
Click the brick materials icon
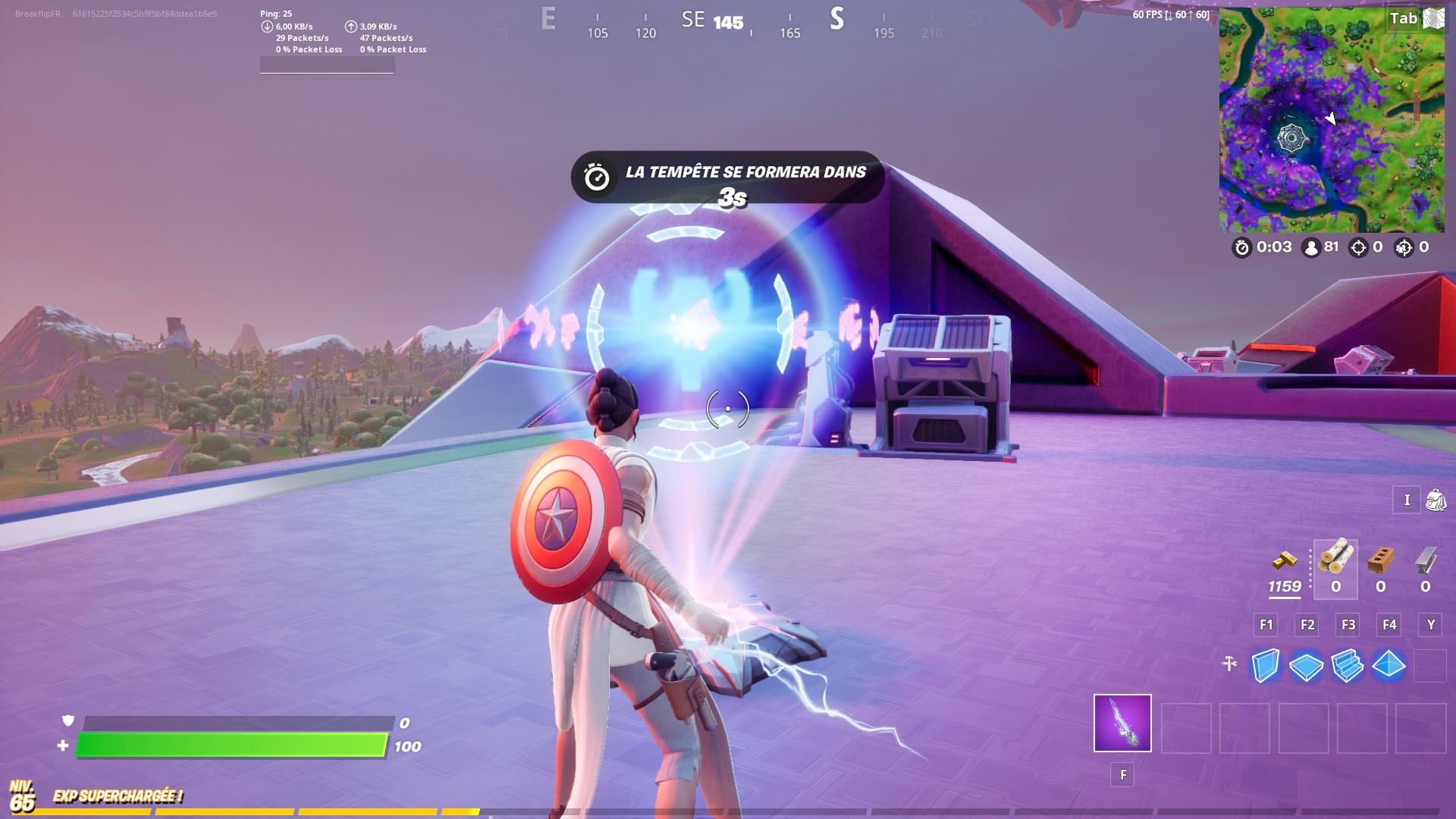[1380, 560]
